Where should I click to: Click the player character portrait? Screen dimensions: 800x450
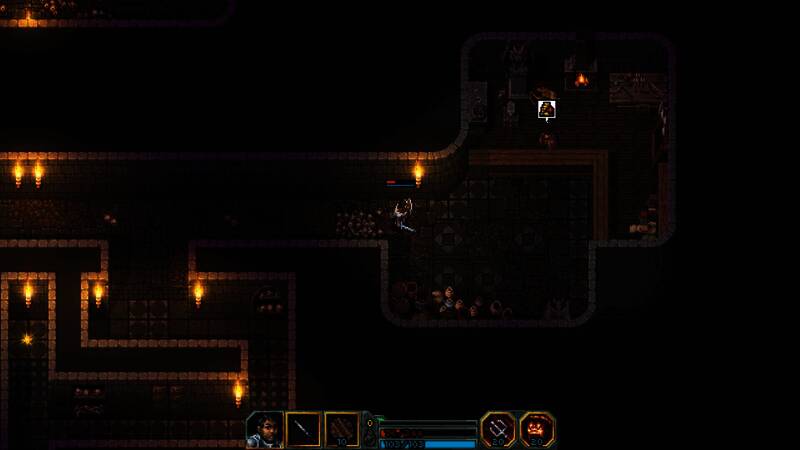coord(265,429)
